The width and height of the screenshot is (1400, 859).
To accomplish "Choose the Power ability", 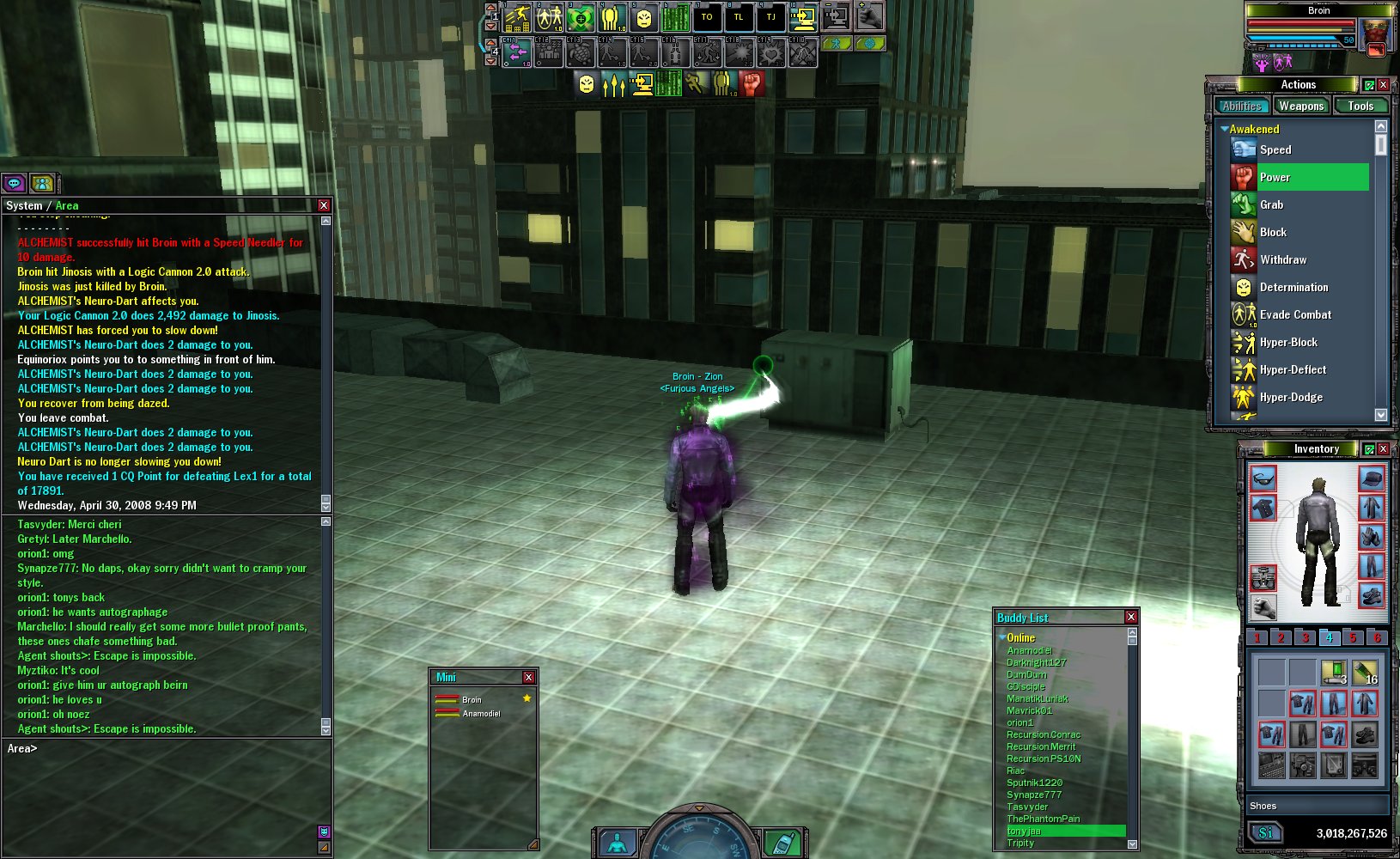I will pos(1275,177).
